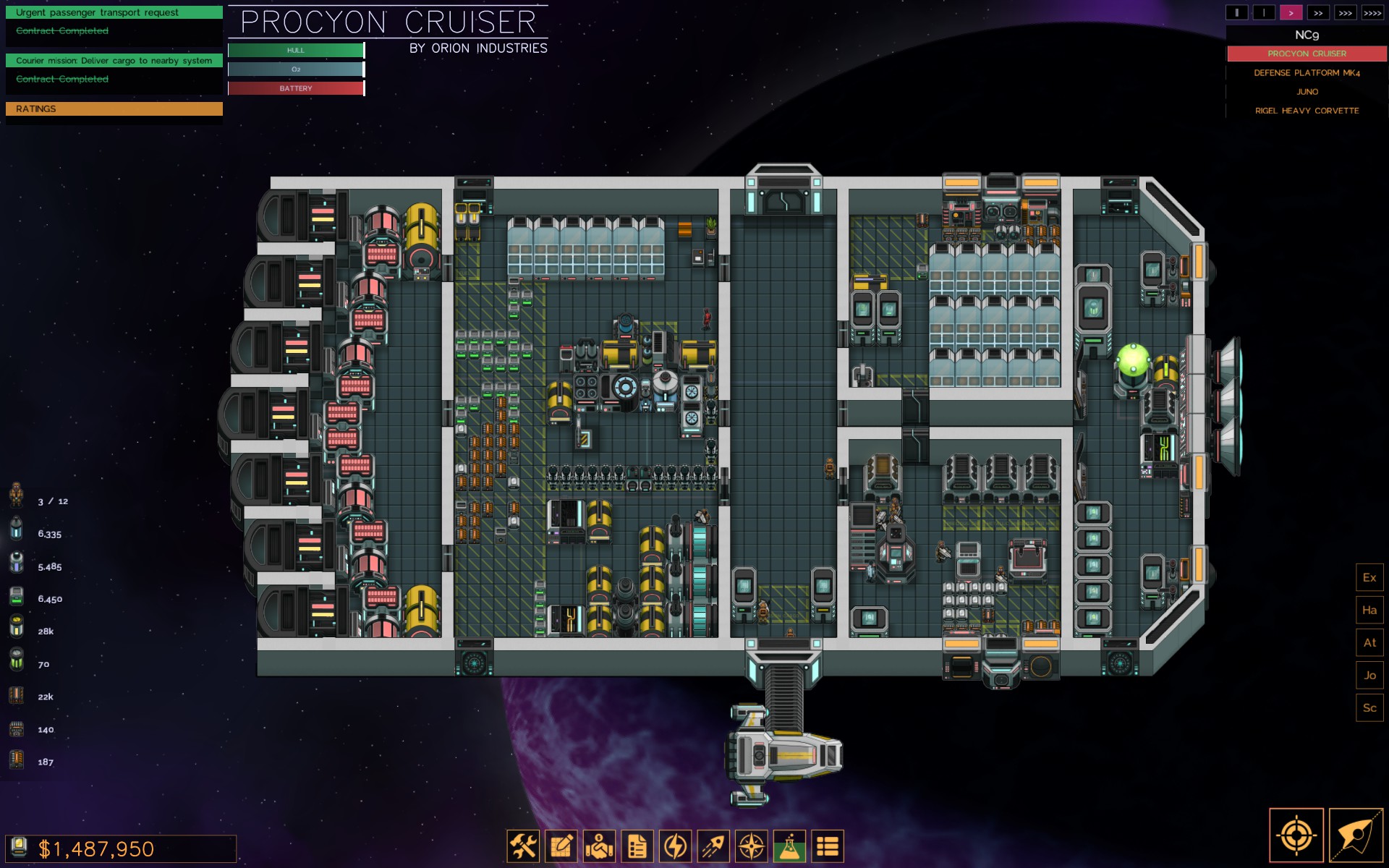1389x868 pixels.
Task: Open the compass navigation icon
Action: pos(752,846)
